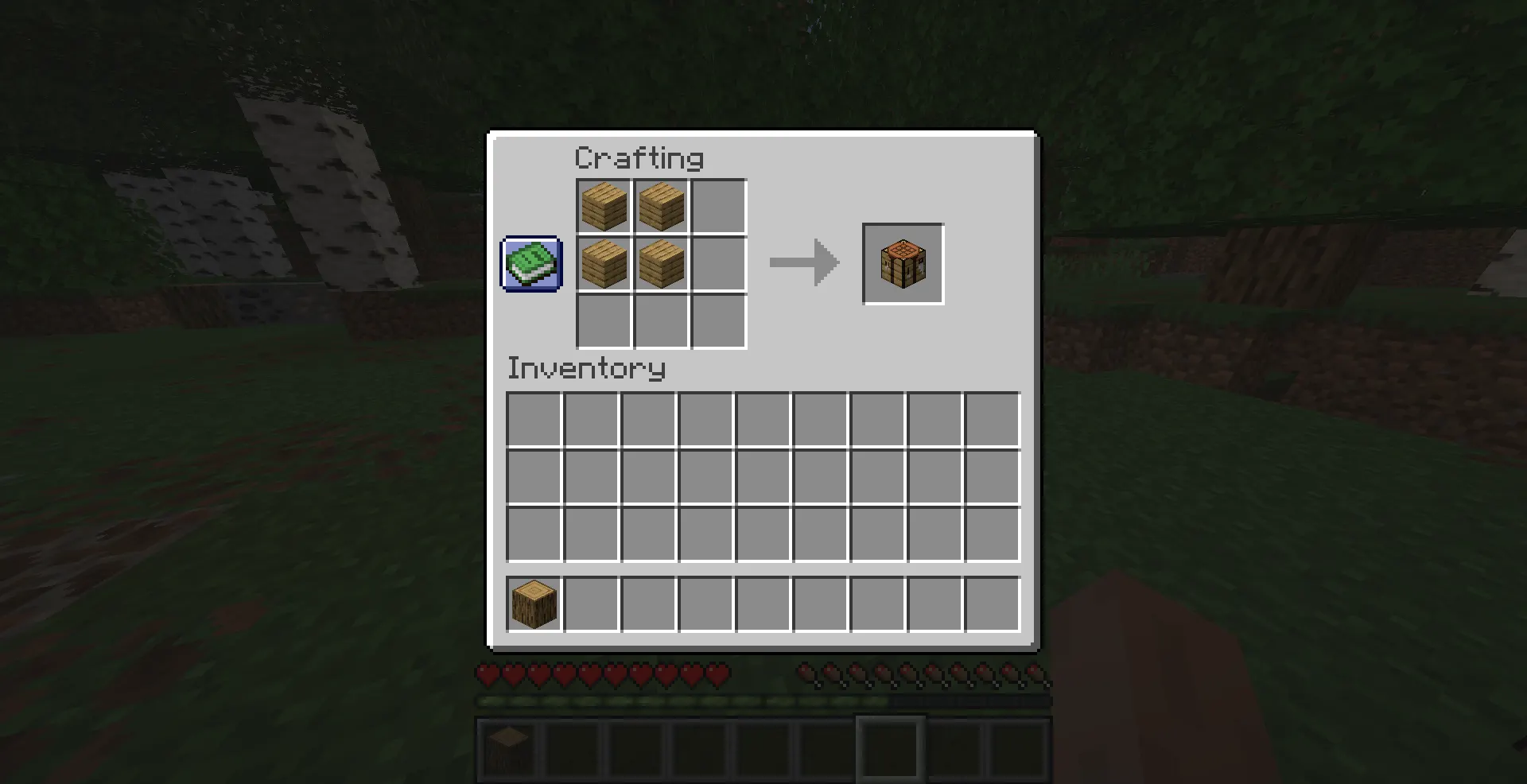Pick up the oak planks in the top-left crafting slot

(x=604, y=206)
